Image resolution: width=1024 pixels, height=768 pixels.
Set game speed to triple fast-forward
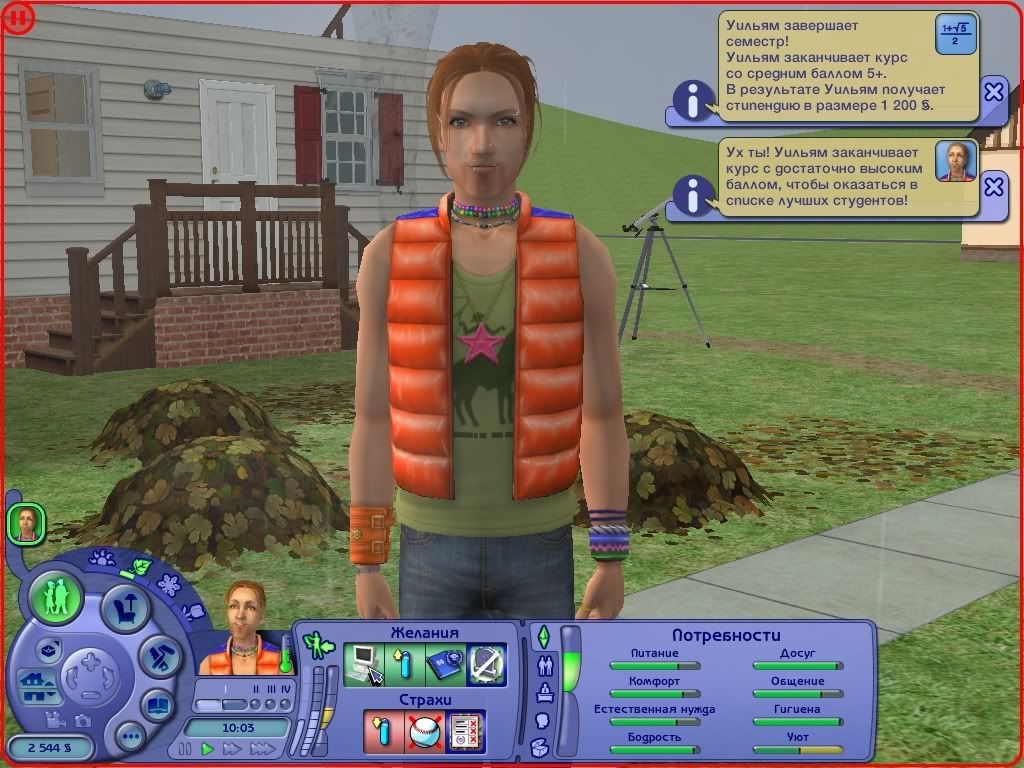(261, 748)
